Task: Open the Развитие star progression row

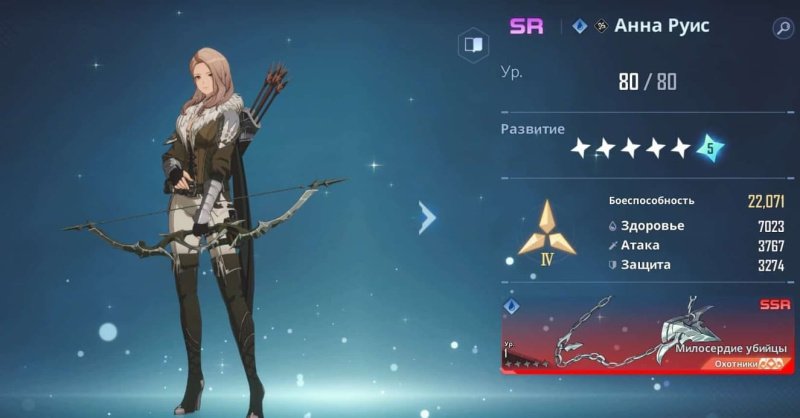Action: tap(645, 148)
